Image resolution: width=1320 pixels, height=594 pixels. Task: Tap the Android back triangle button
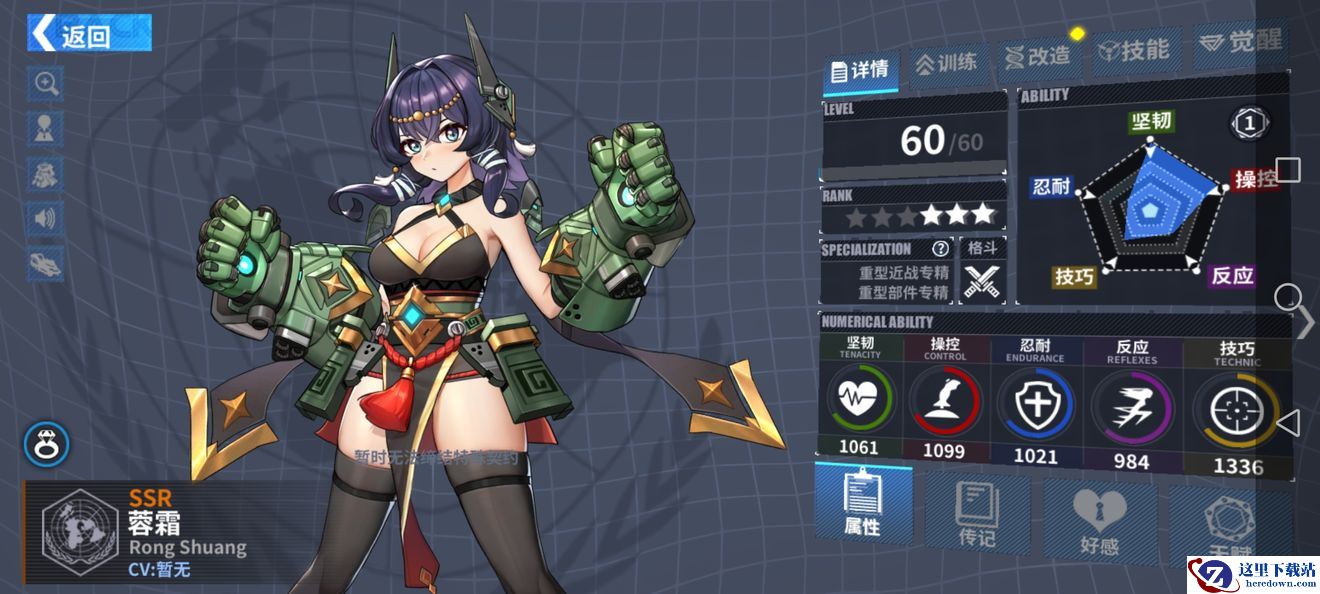(1288, 423)
